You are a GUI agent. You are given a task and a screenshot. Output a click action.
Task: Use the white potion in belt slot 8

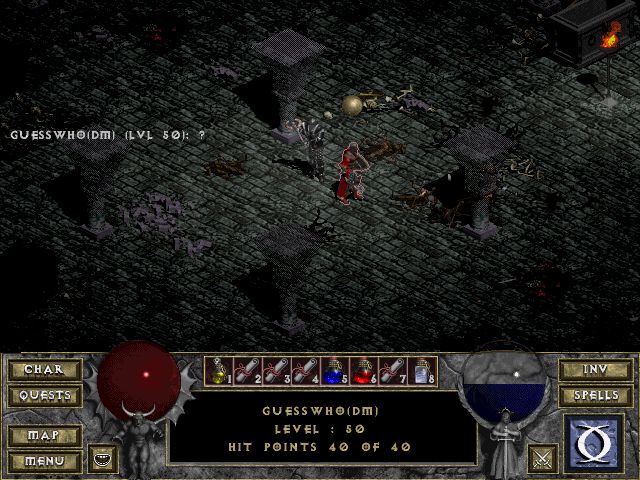422,372
